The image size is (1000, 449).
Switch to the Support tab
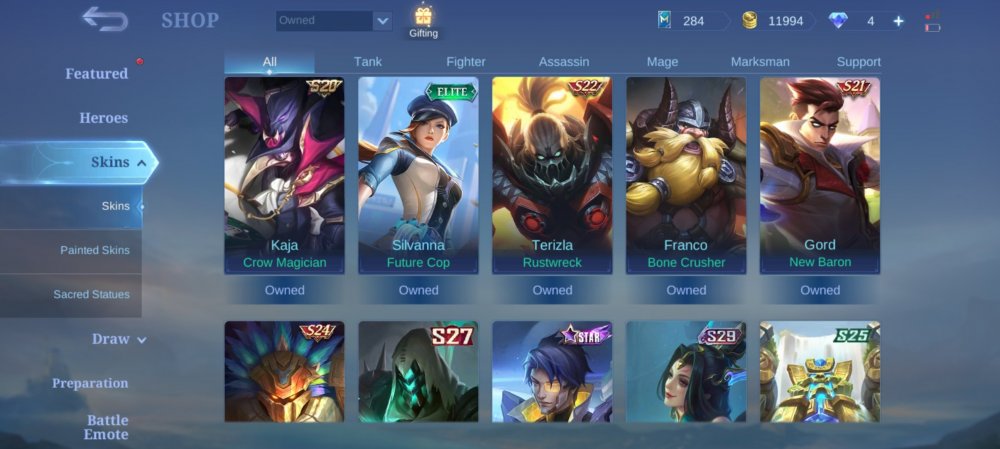(x=858, y=62)
